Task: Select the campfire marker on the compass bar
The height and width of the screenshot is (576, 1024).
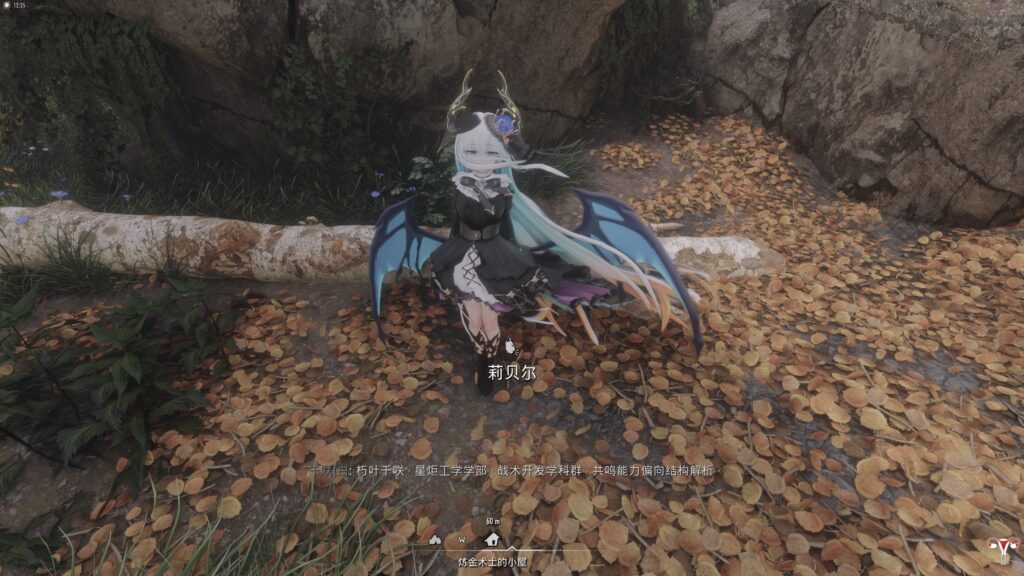Action: click(434, 539)
